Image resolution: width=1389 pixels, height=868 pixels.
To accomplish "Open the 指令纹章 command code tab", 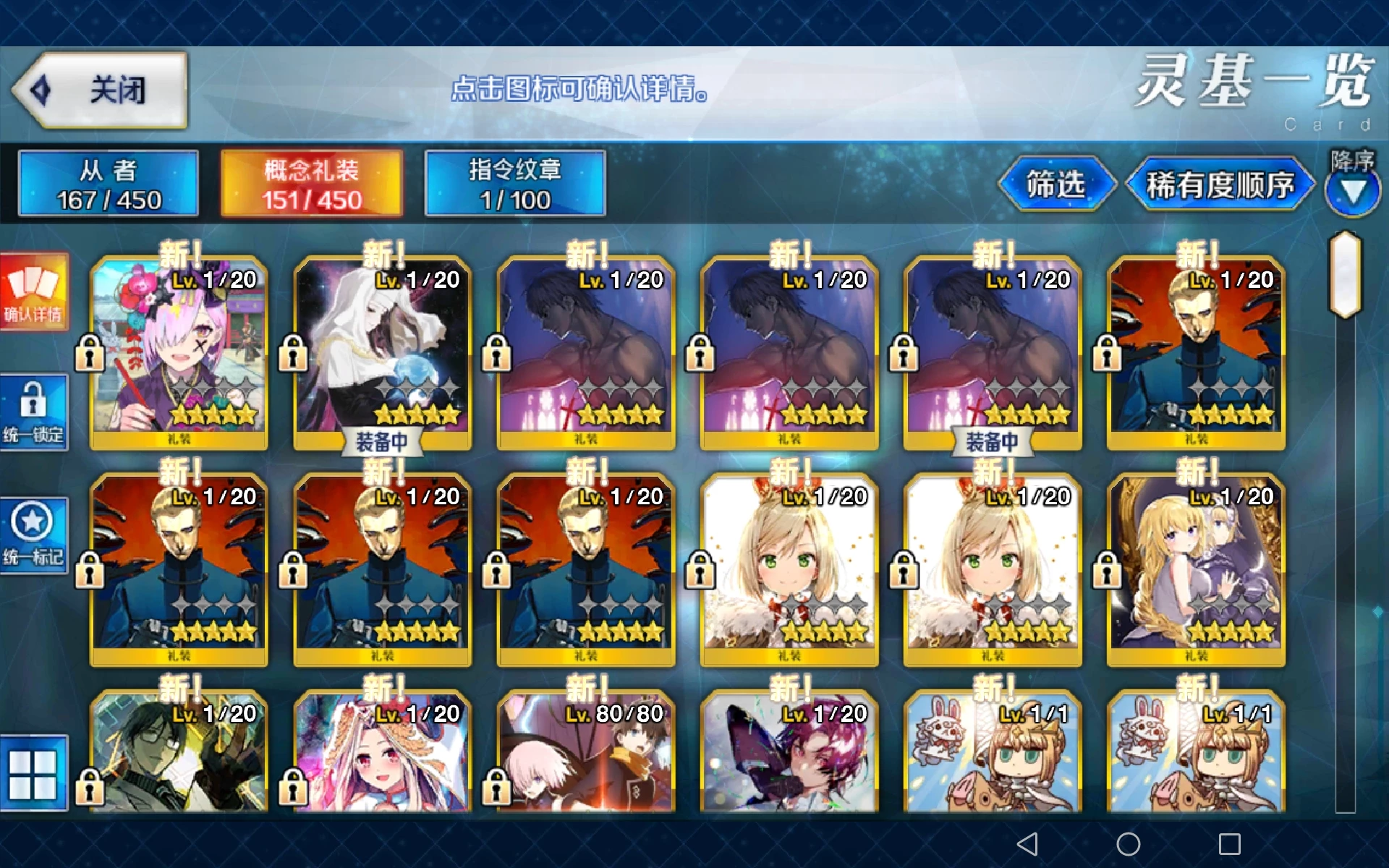I will (x=515, y=184).
